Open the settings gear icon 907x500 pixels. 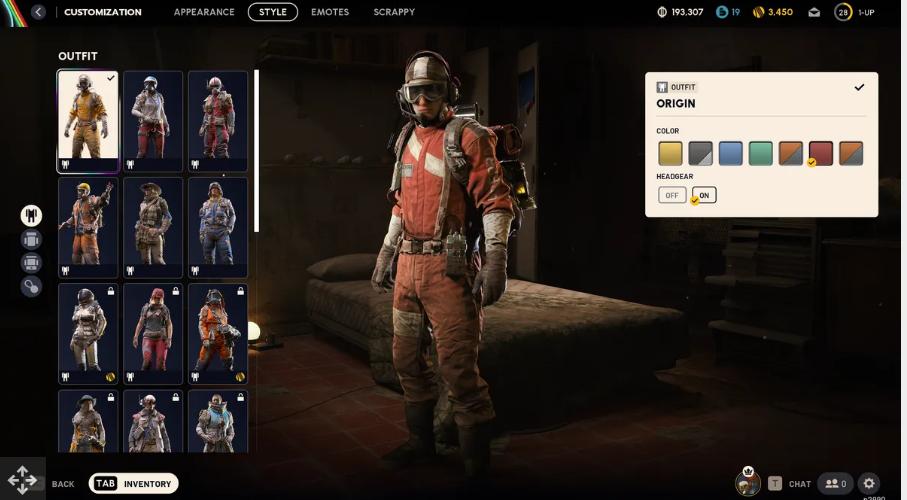click(869, 484)
